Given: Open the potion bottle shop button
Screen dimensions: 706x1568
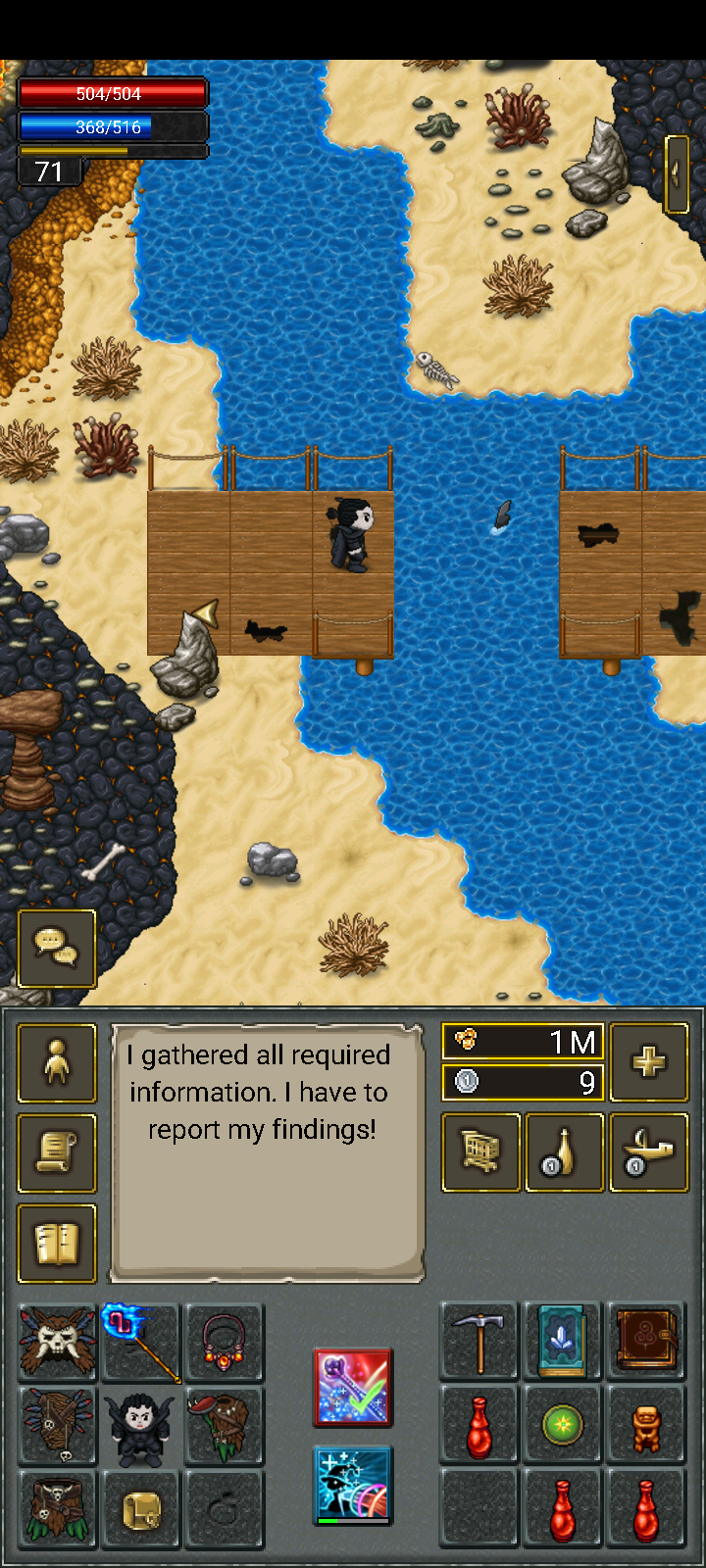Looking at the screenshot, I should pos(565,1152).
